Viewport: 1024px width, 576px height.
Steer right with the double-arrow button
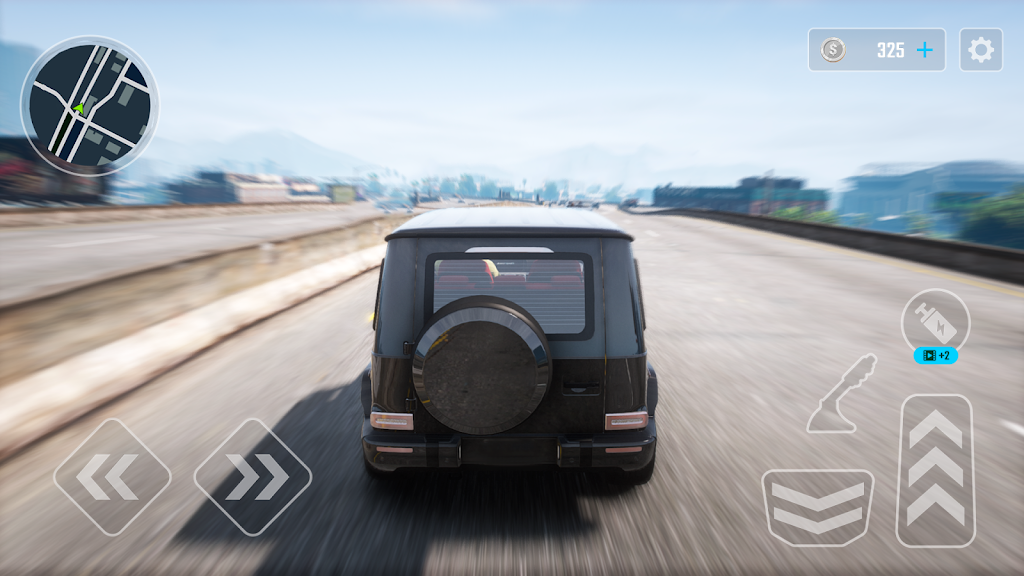pyautogui.click(x=252, y=476)
